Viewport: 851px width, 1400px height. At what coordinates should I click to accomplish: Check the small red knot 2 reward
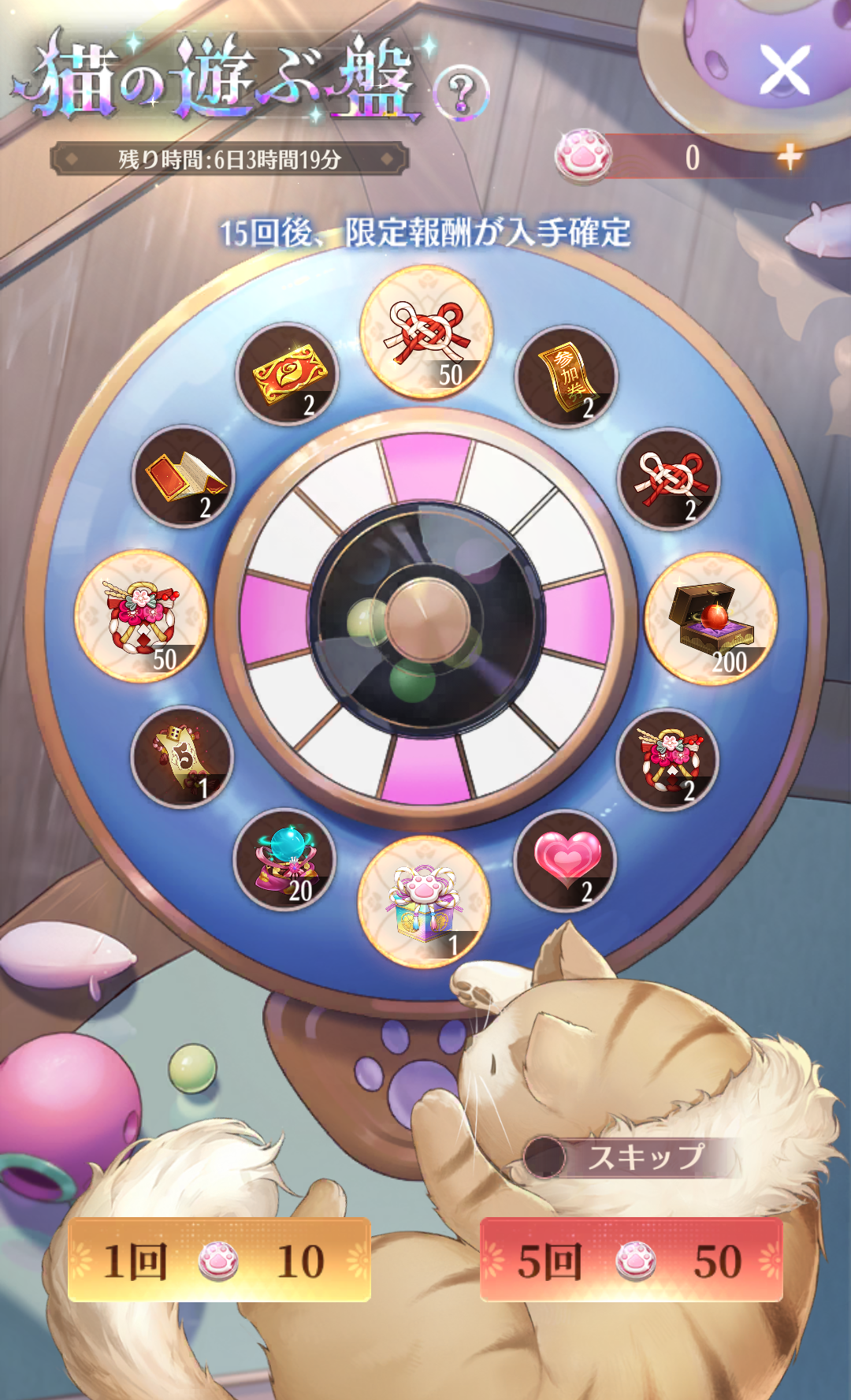coord(669,479)
